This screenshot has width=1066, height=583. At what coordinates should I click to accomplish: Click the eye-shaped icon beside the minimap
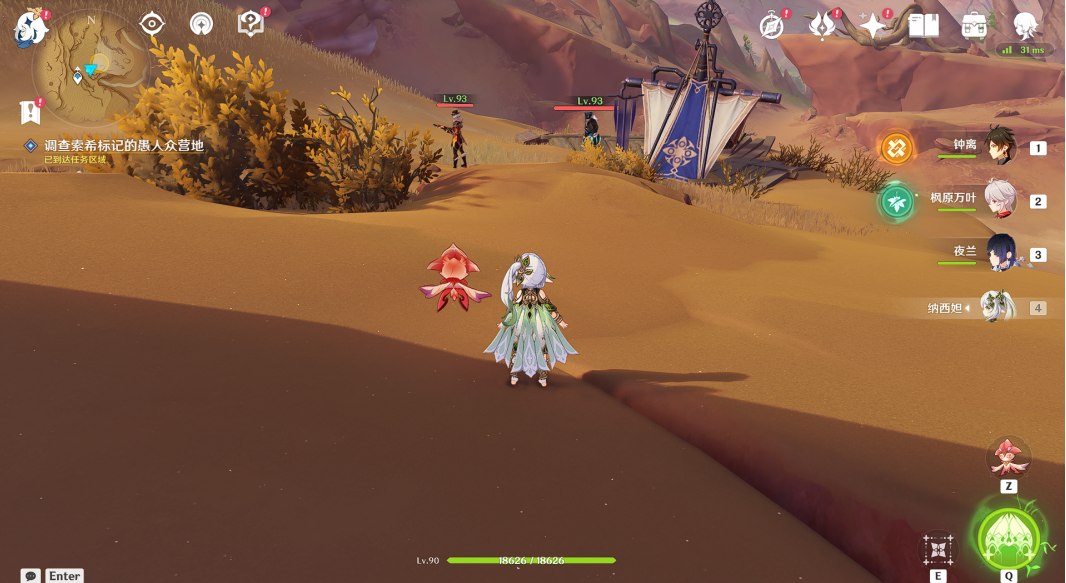click(152, 24)
